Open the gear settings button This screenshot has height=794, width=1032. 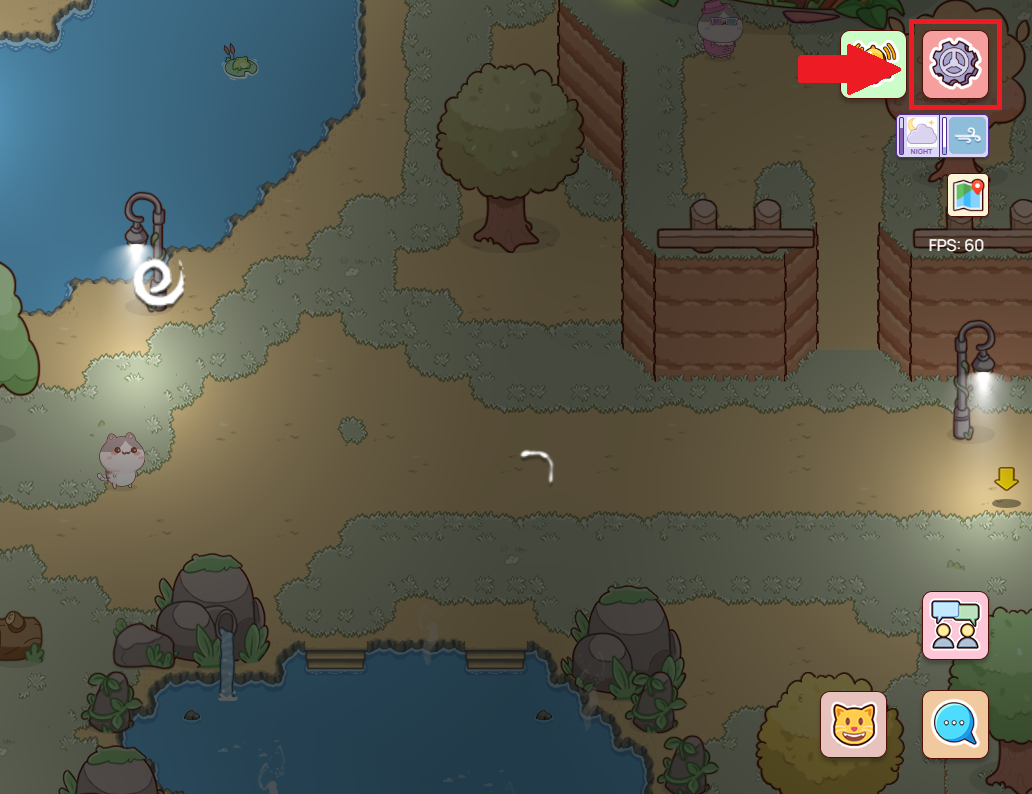(955, 65)
